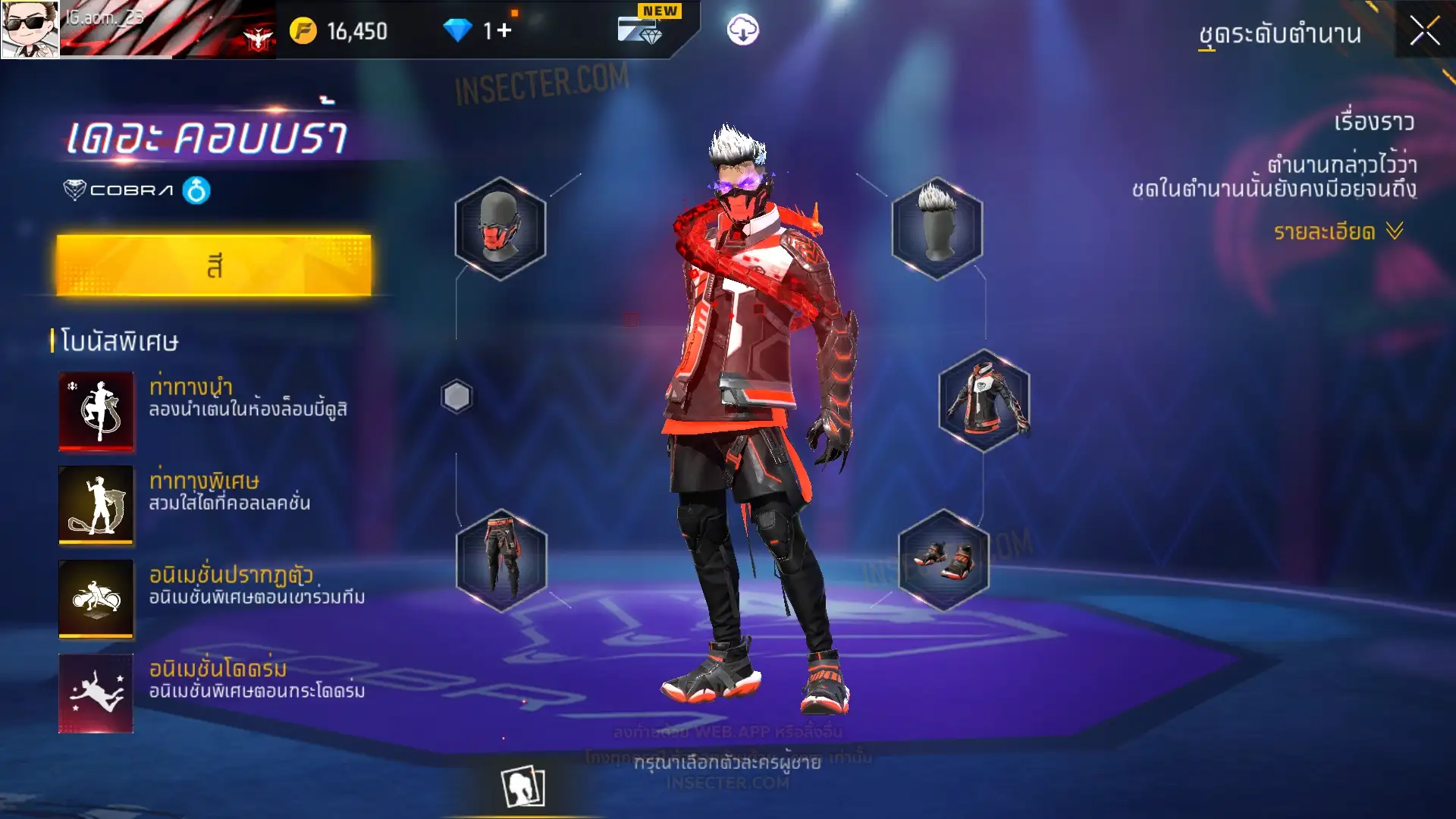
Task: Choose the Cobra jacket slot
Action: [x=984, y=400]
